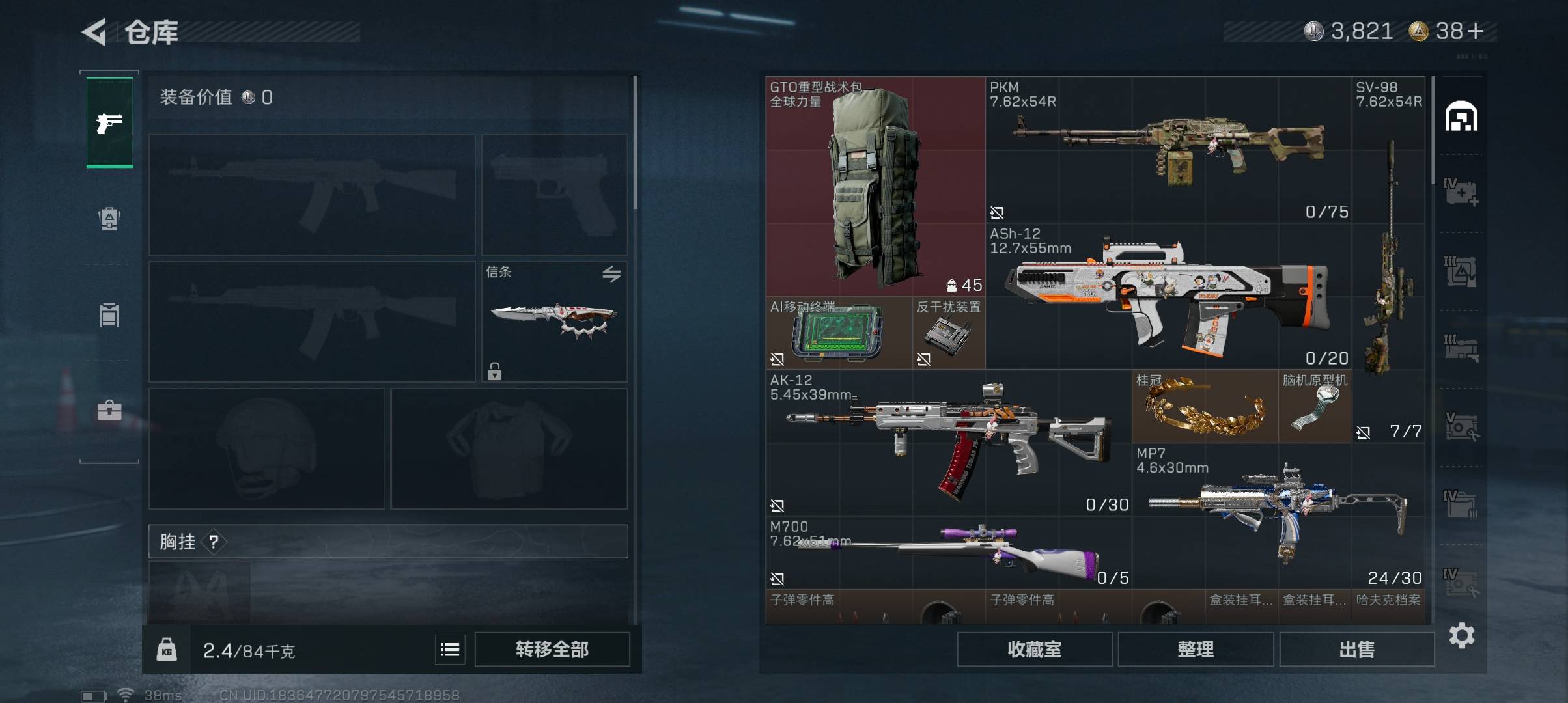1568x703 pixels.
Task: Switch to the pistol weapons tab
Action: [109, 122]
